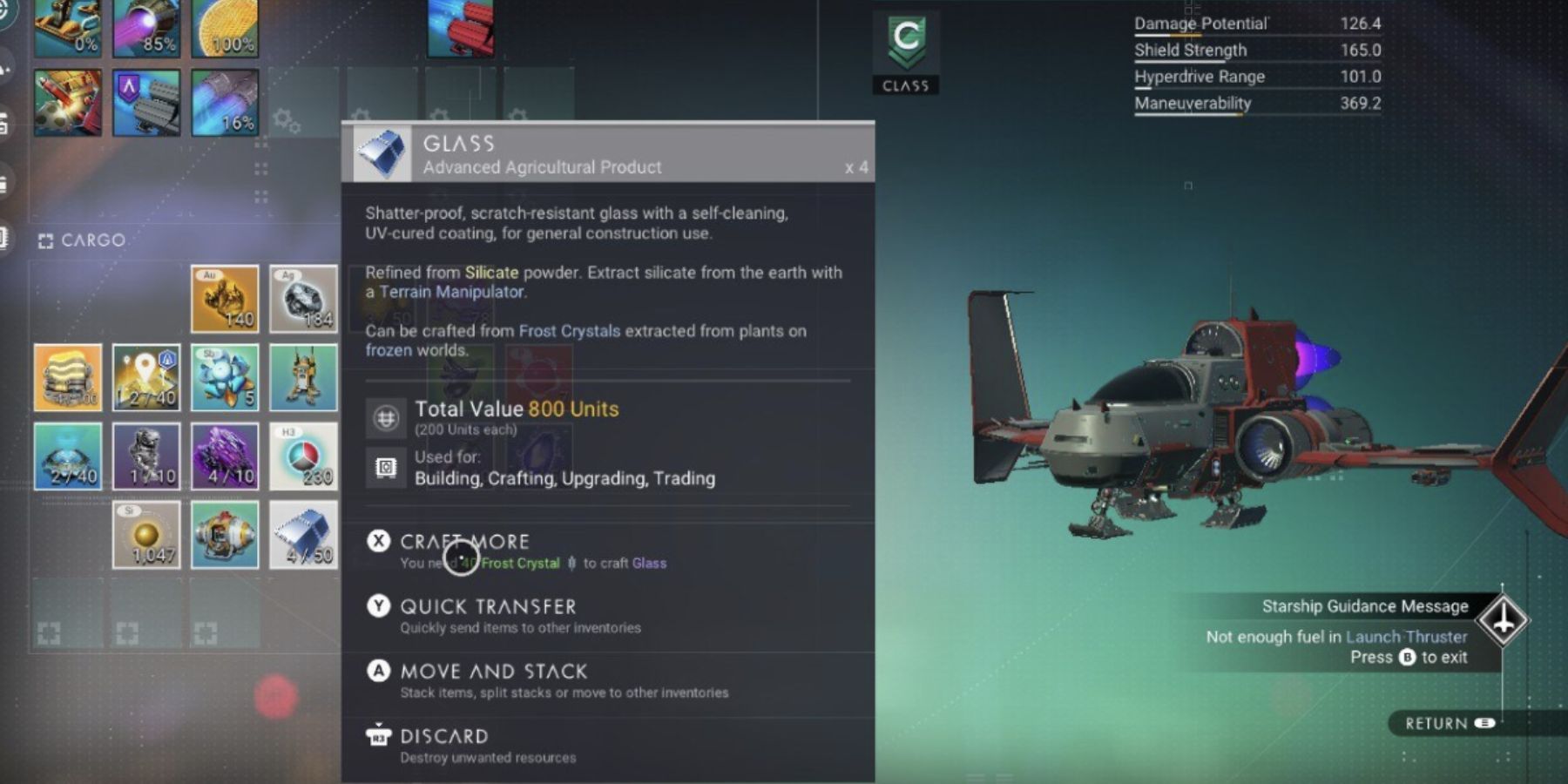Click the gear icon on an empty technology slot
1568x784 pixels.
coord(284,114)
